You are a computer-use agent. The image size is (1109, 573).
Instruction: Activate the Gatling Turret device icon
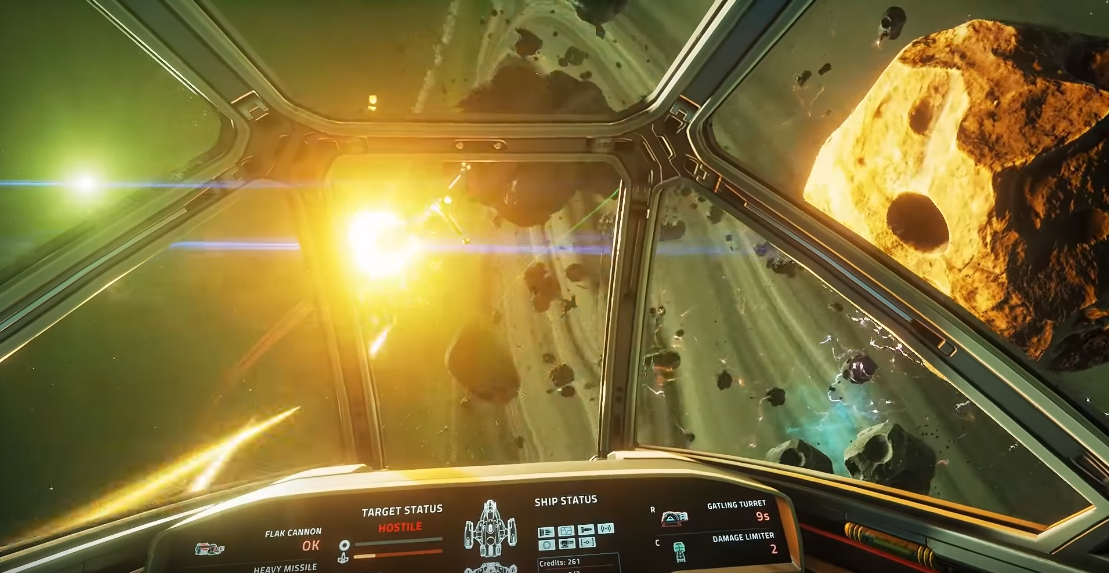tap(675, 517)
